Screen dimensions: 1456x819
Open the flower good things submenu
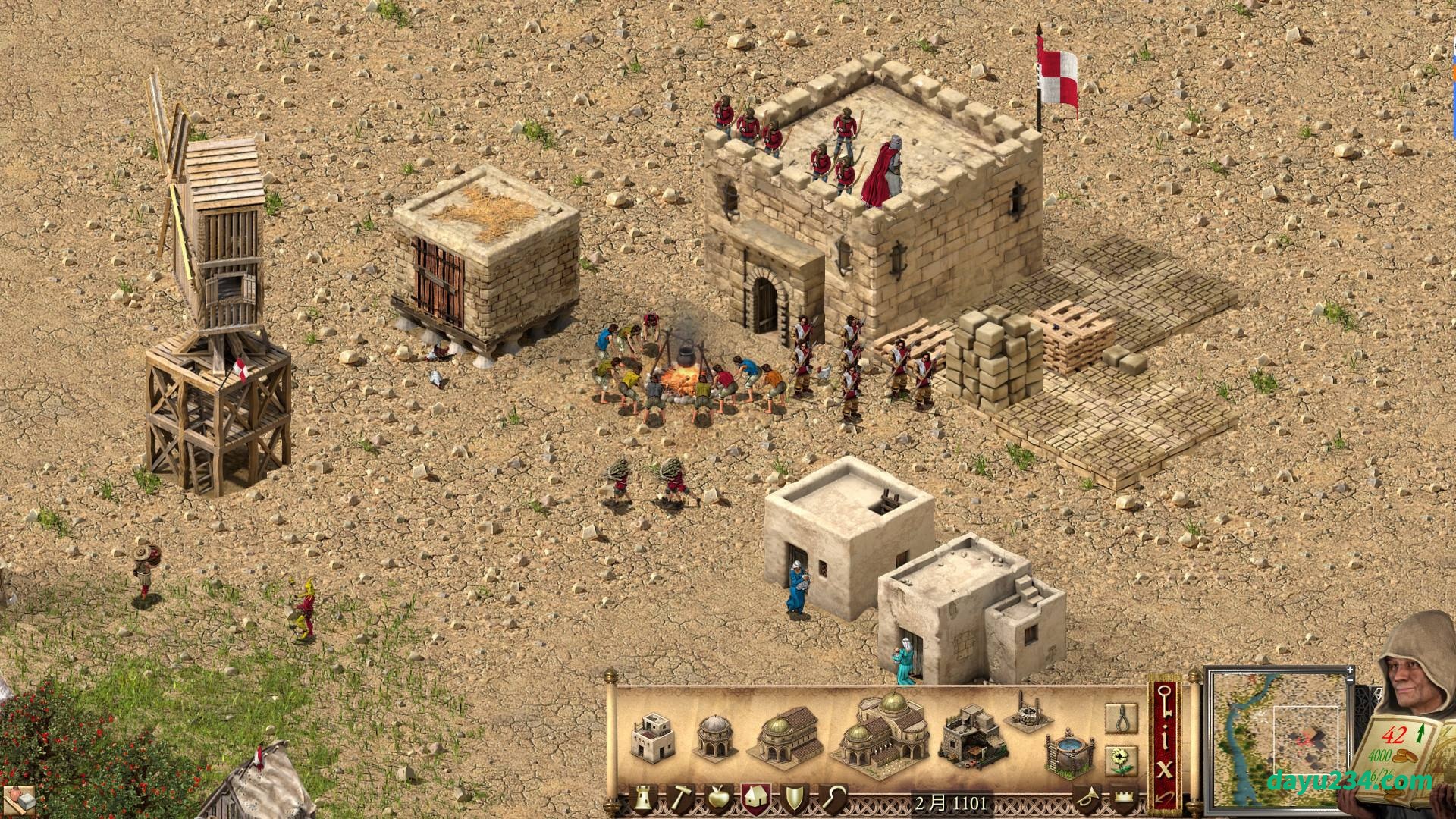pos(1122,759)
